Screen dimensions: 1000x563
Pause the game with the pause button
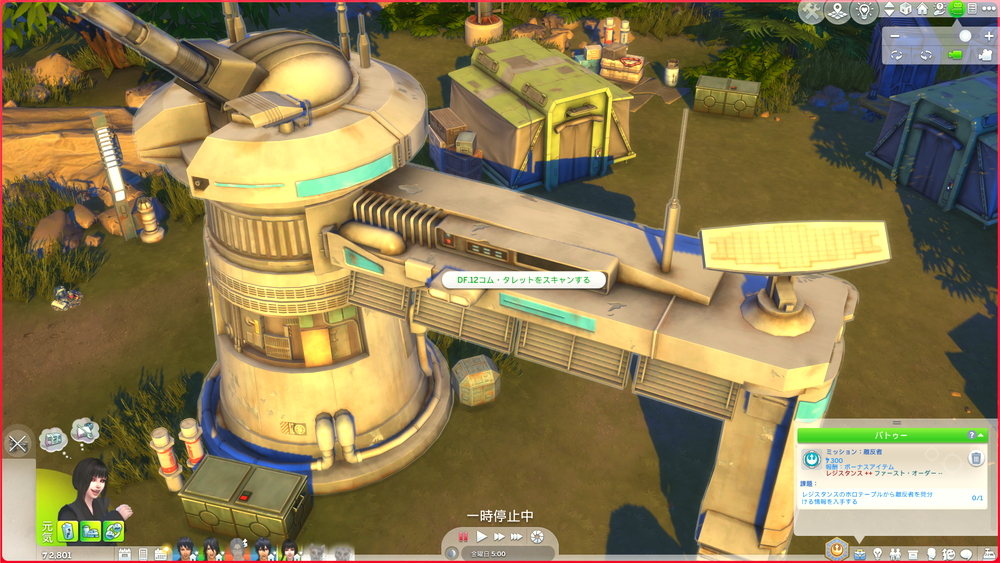point(463,537)
